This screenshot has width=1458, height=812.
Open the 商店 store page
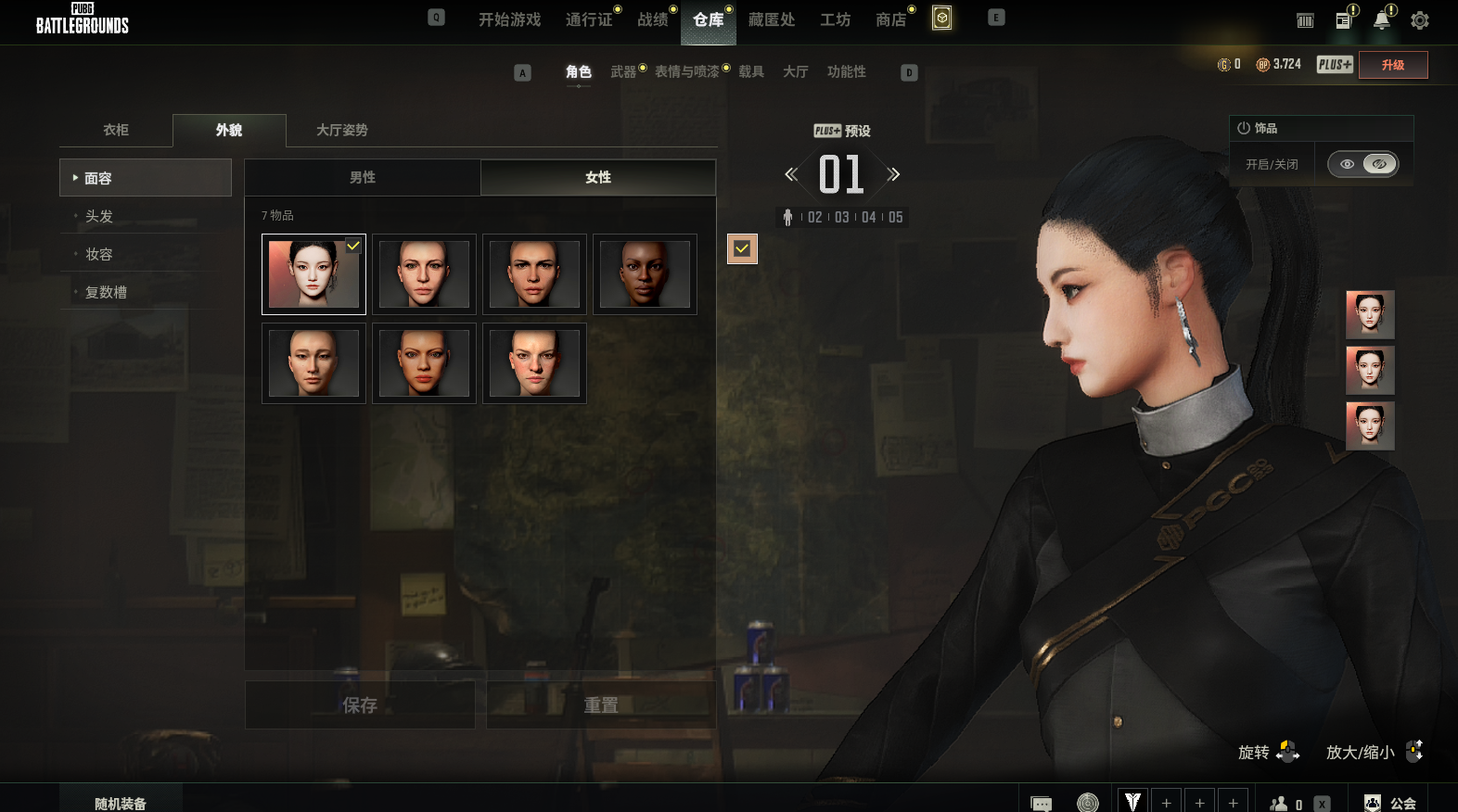(x=890, y=19)
